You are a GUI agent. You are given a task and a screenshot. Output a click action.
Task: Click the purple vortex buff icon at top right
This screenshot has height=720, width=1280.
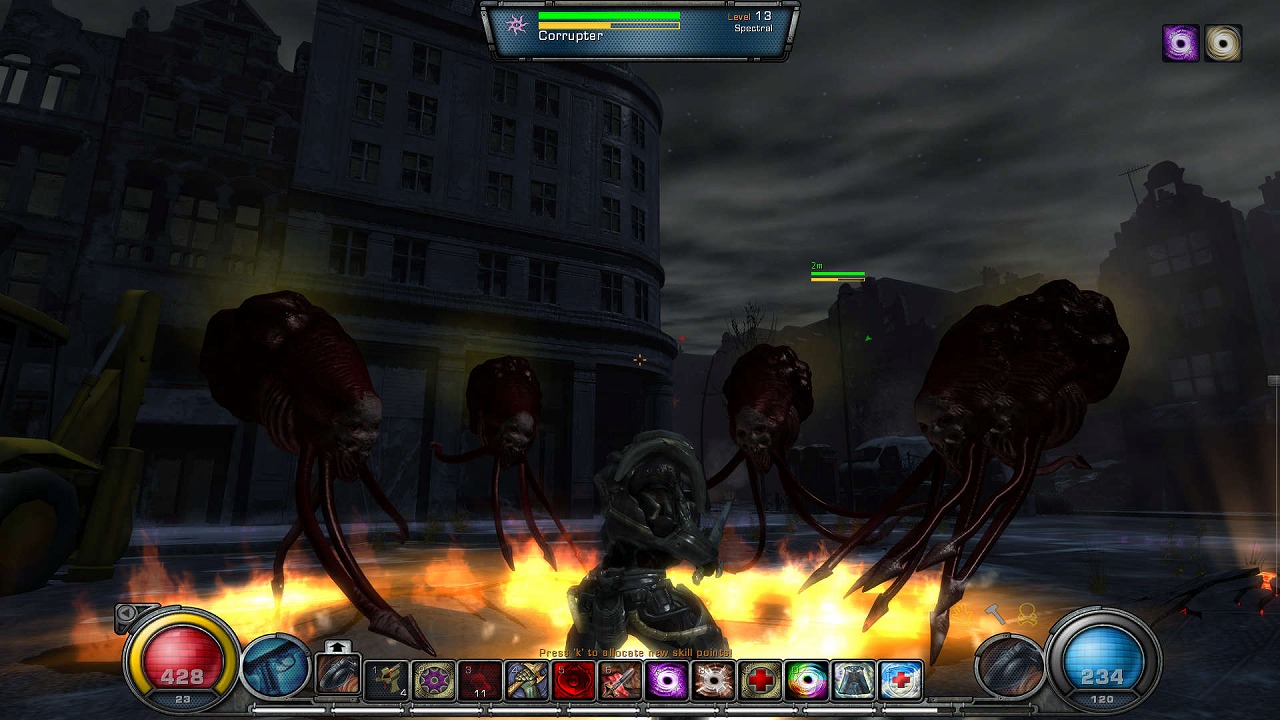pyautogui.click(x=1181, y=44)
